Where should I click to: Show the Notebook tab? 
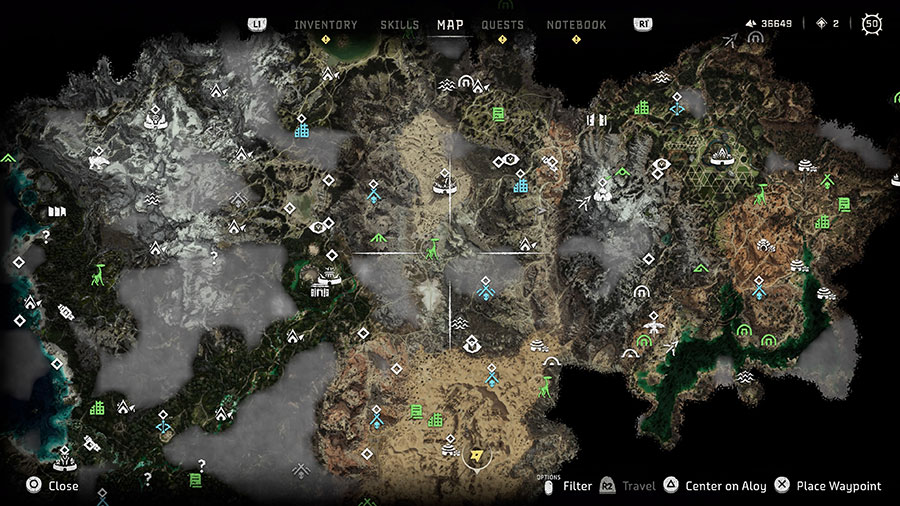tap(576, 25)
